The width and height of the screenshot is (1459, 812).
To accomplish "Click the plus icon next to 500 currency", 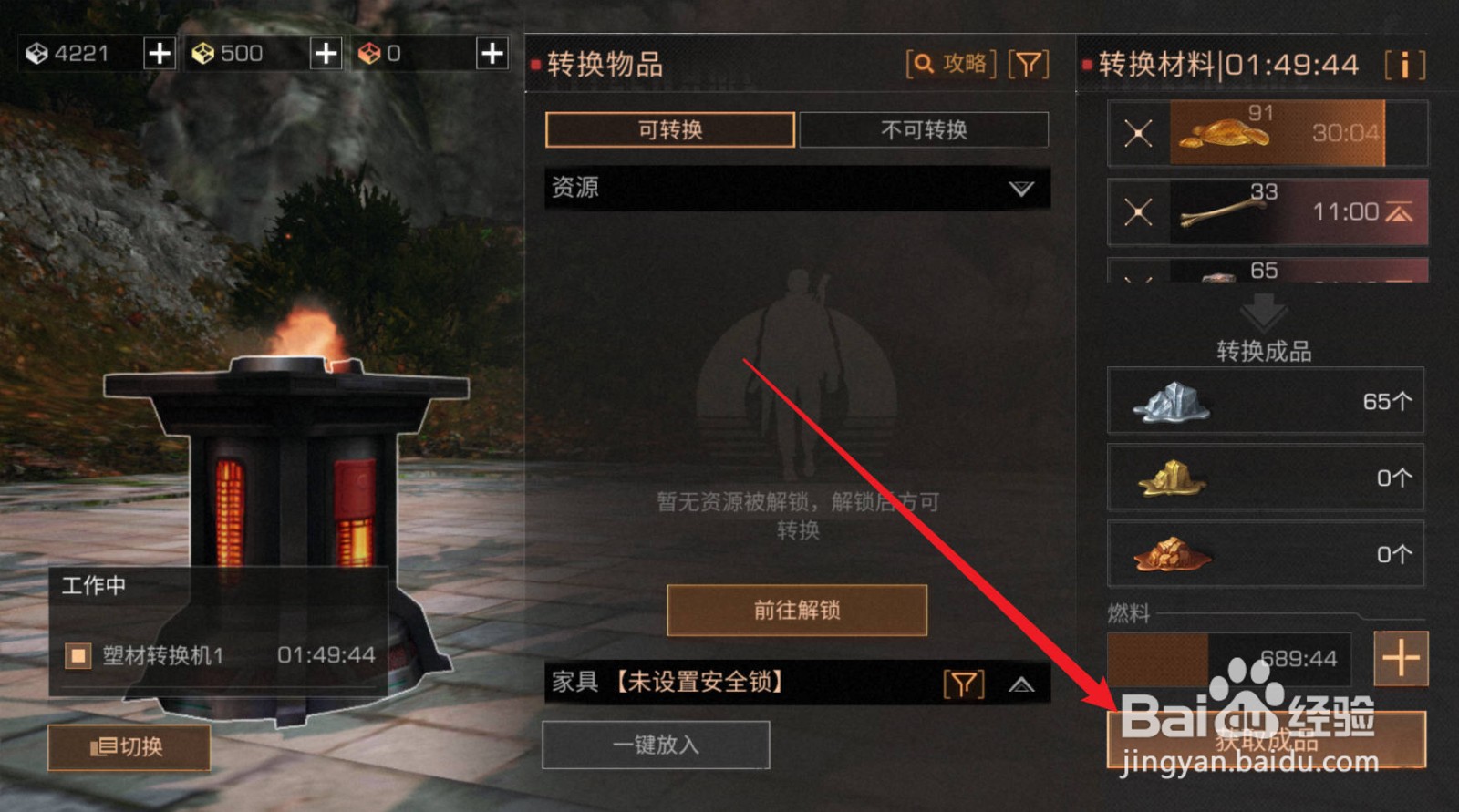I will 325,53.
